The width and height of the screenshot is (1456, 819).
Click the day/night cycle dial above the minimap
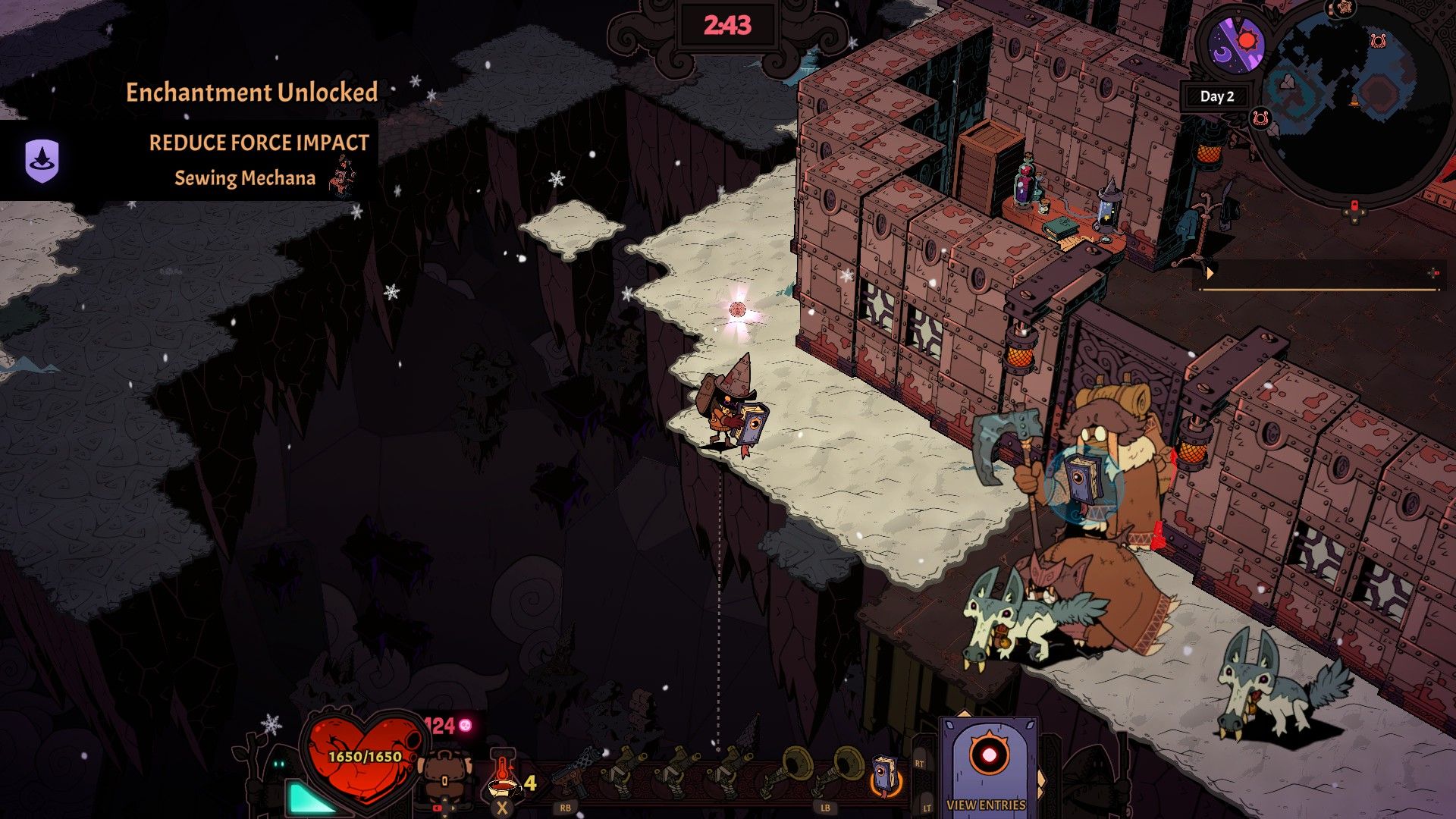click(x=1238, y=41)
